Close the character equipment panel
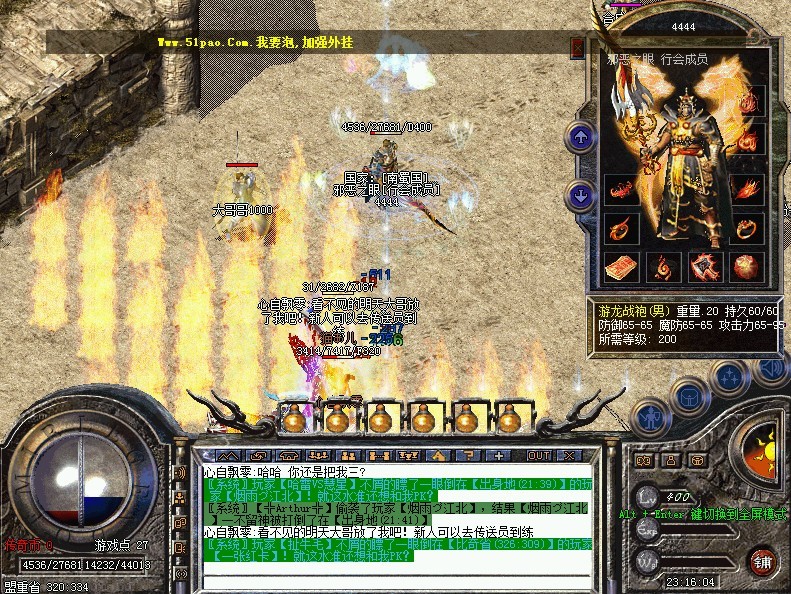Image resolution: width=791 pixels, height=594 pixels. pos(577,47)
